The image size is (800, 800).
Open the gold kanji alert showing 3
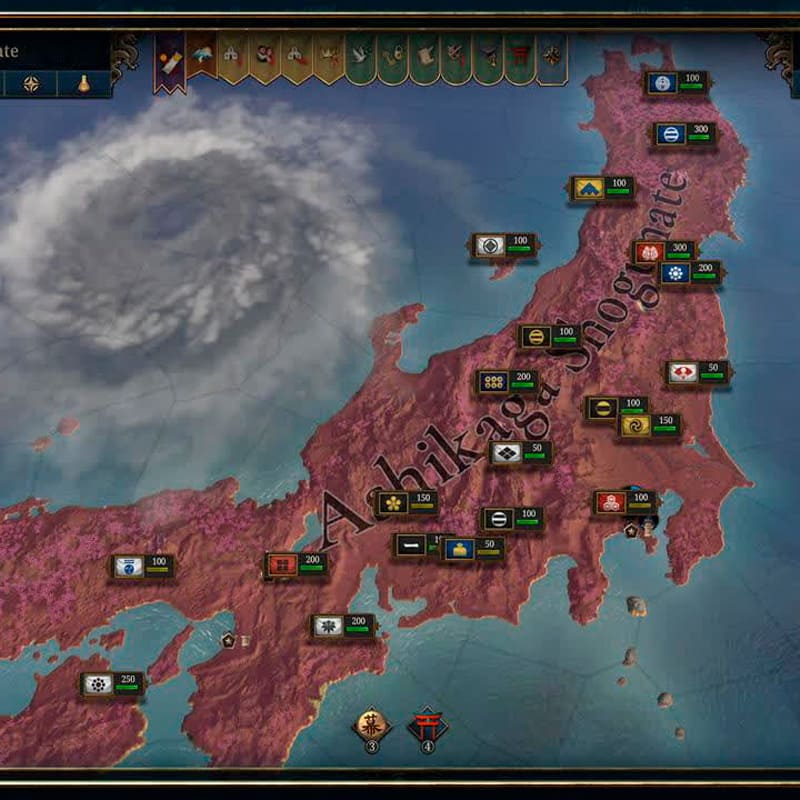pyautogui.click(x=372, y=727)
